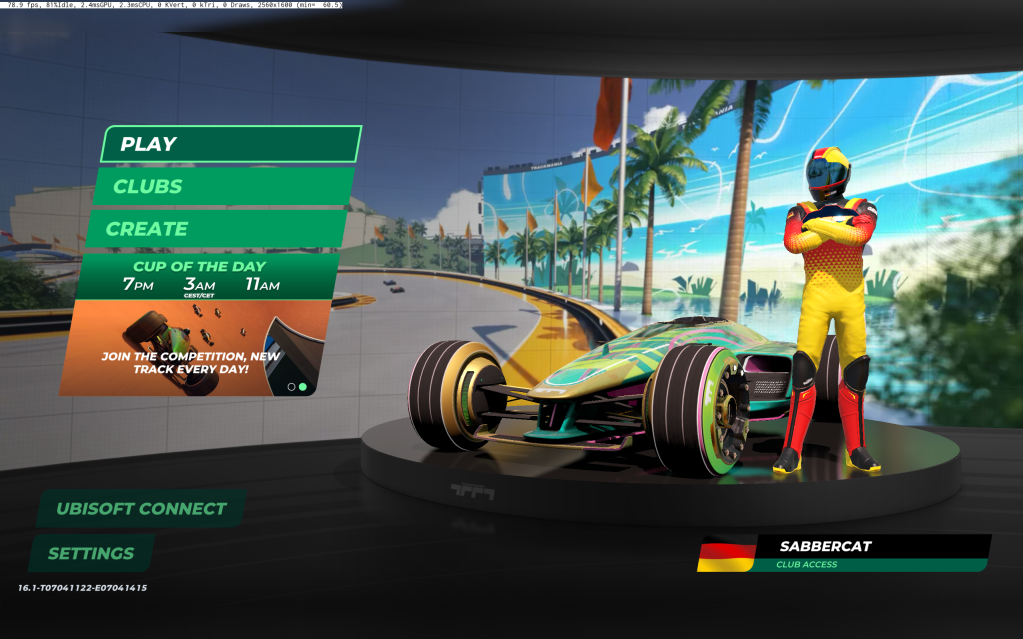1023x639 pixels.
Task: Select the Clubs menu entry
Action: (222, 186)
